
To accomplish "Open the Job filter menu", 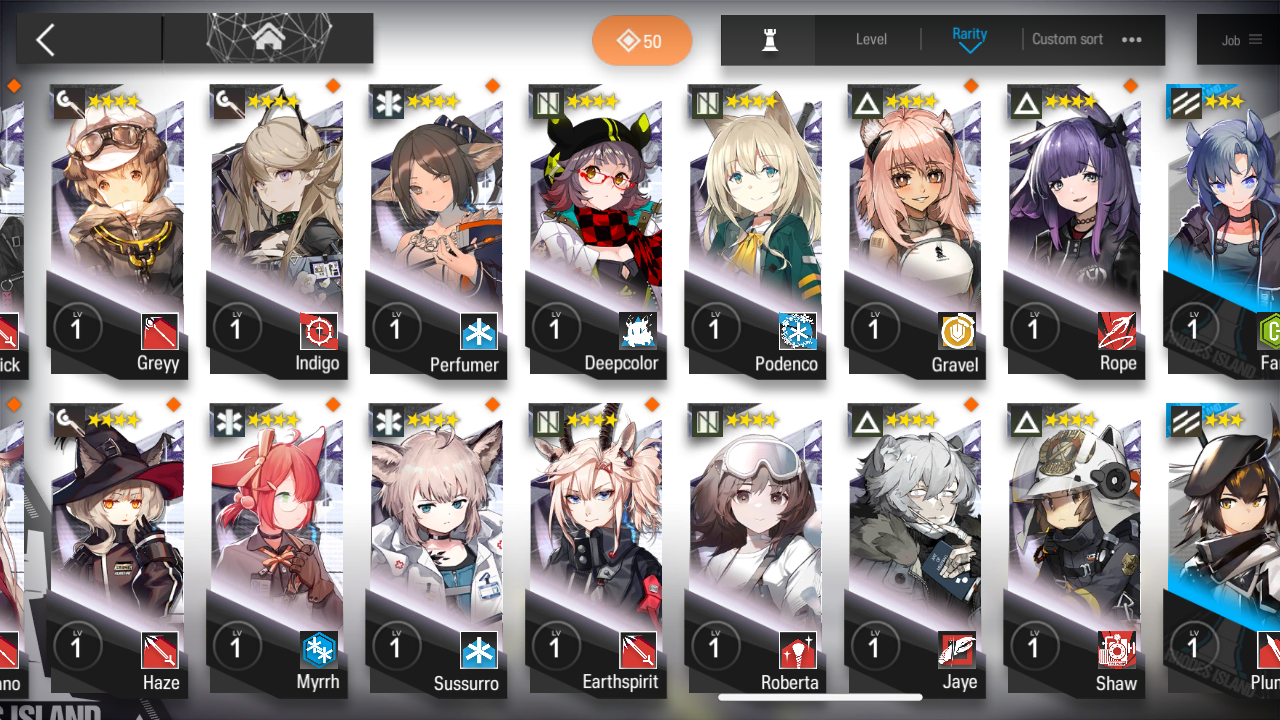I will pyautogui.click(x=1241, y=40).
